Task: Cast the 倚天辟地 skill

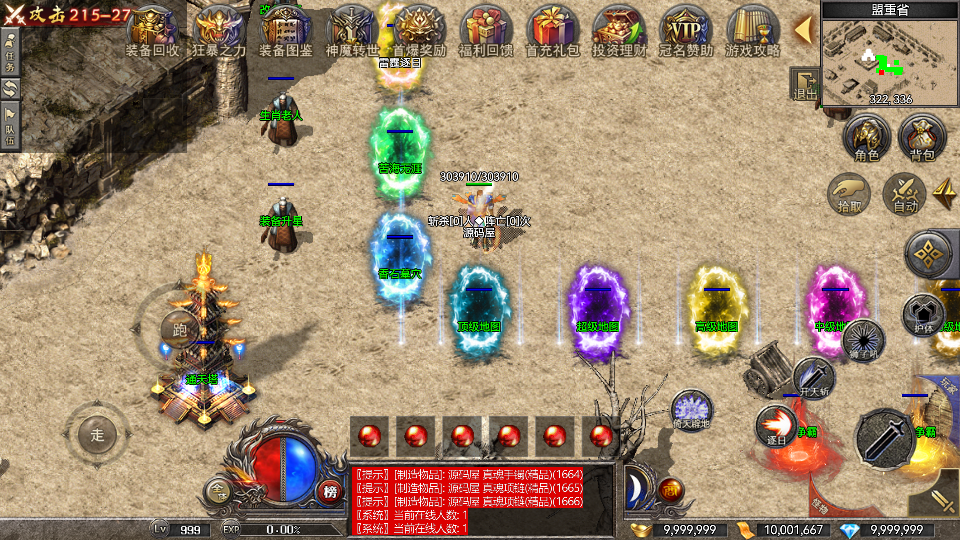Action: pos(691,410)
